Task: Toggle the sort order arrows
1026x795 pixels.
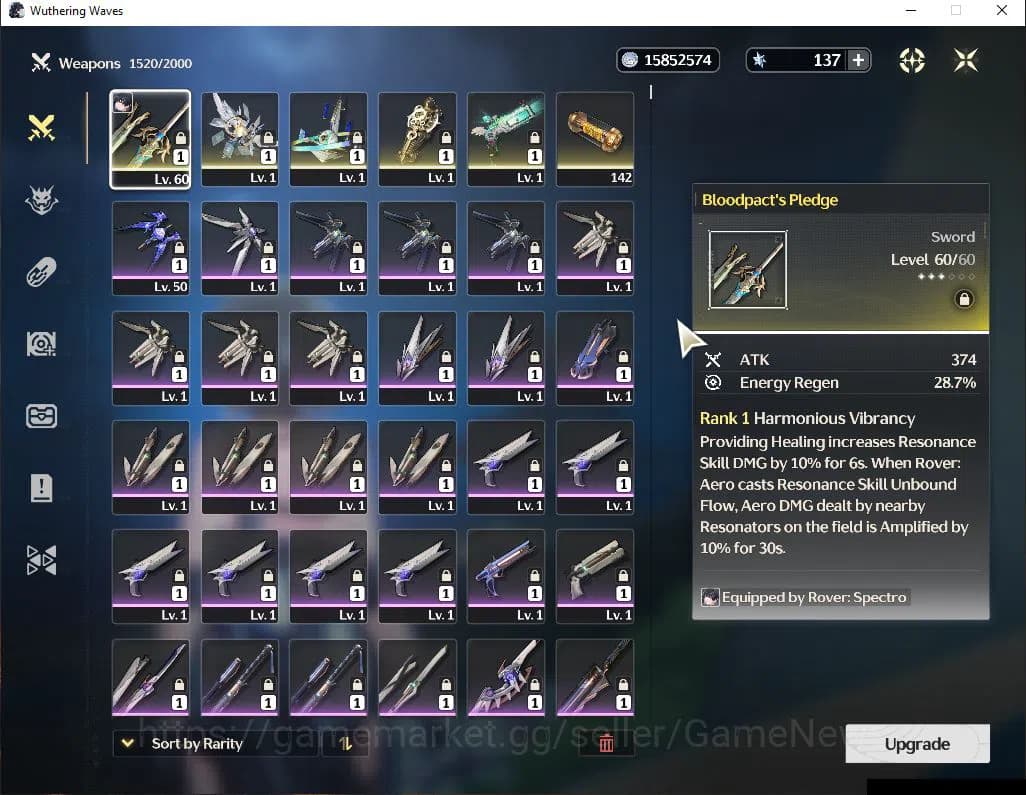Action: tap(345, 743)
